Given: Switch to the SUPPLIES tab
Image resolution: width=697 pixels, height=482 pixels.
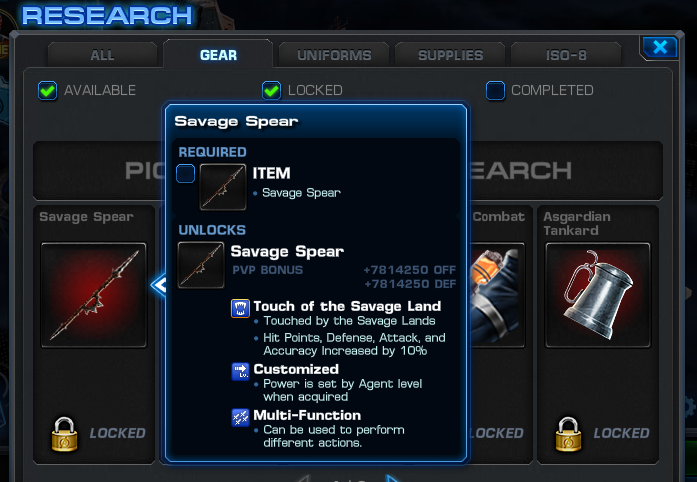Looking at the screenshot, I should click(450, 55).
